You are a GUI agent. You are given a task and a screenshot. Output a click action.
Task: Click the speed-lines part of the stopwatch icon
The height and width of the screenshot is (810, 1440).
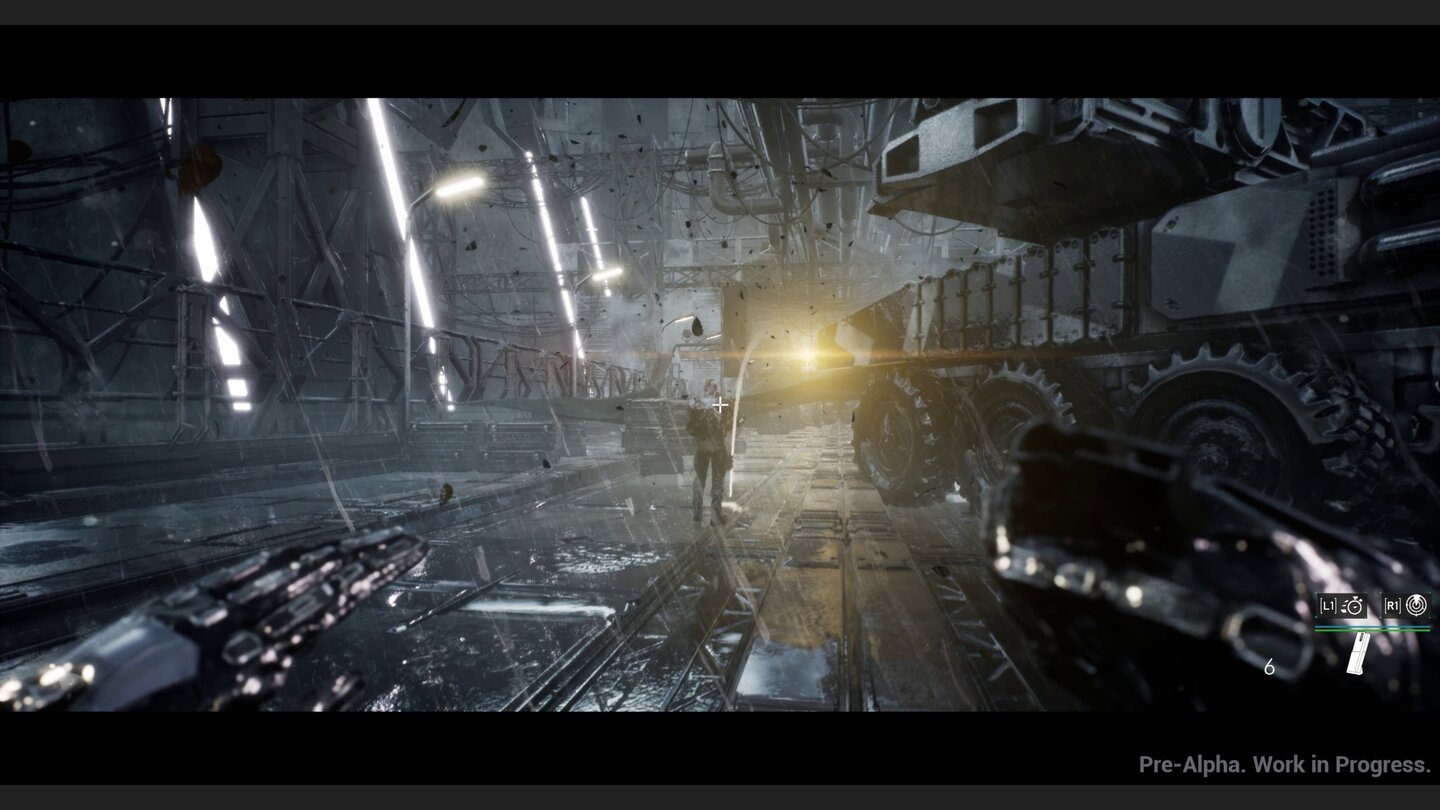tap(1344, 606)
